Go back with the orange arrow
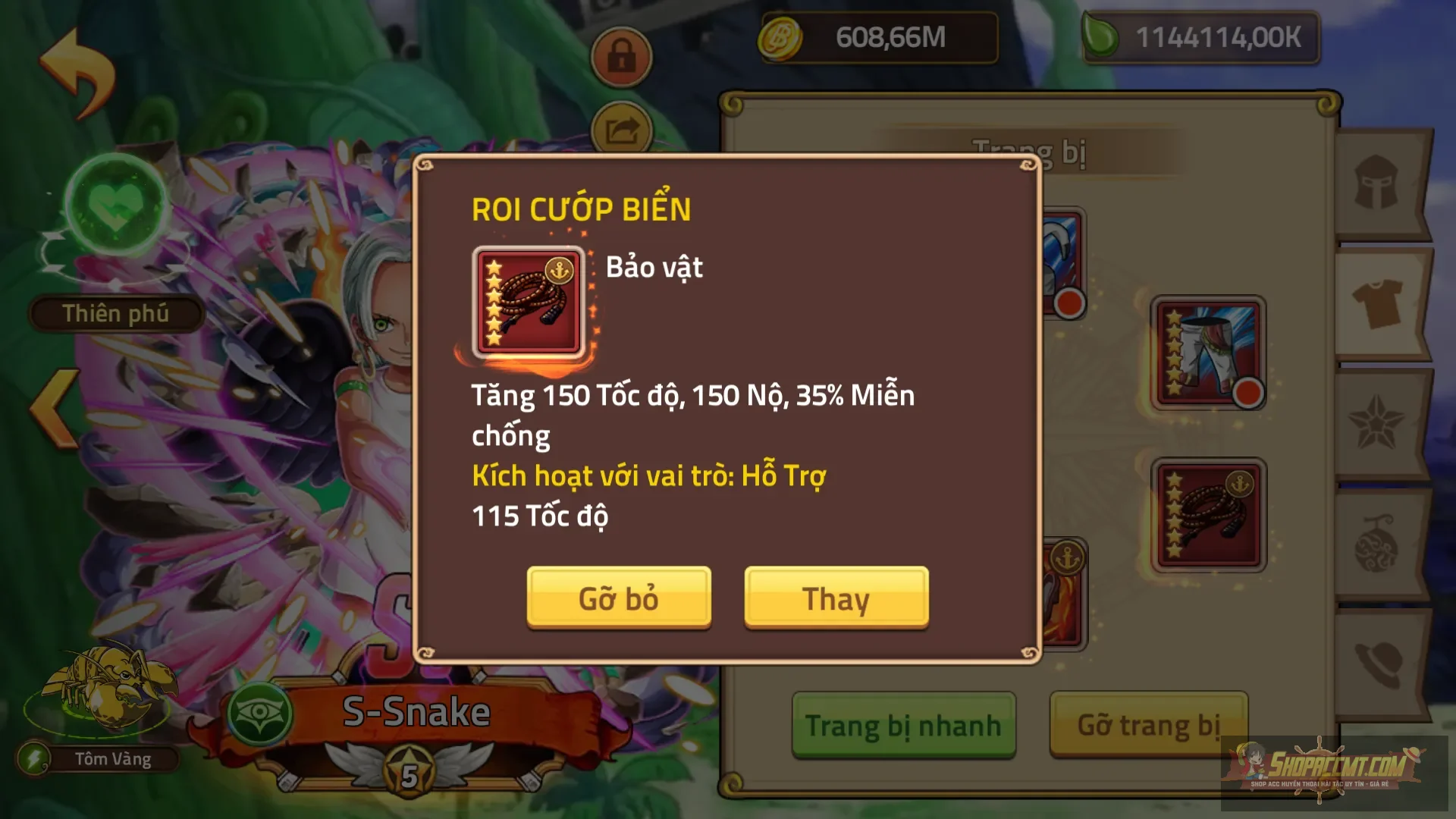 pos(77,72)
